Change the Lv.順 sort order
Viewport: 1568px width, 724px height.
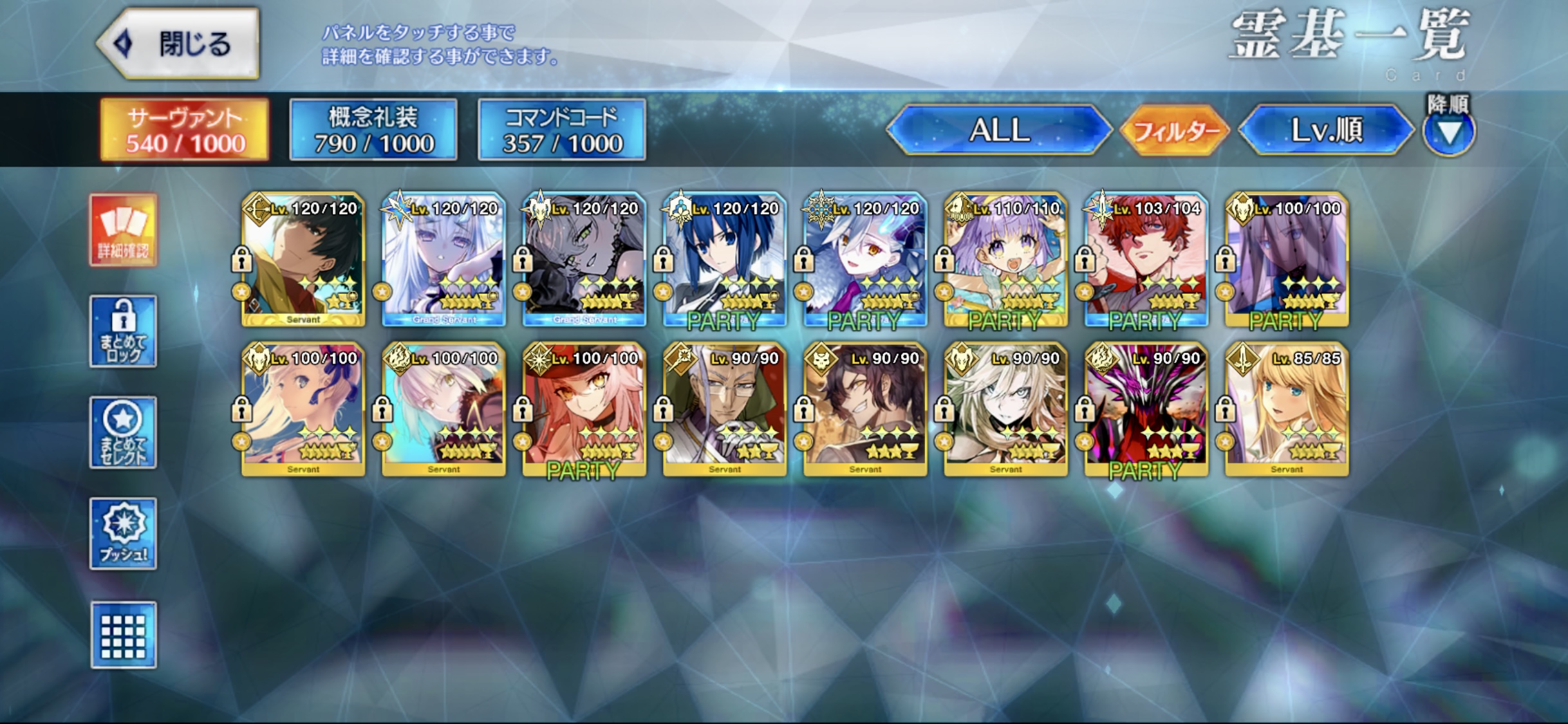tap(1326, 131)
